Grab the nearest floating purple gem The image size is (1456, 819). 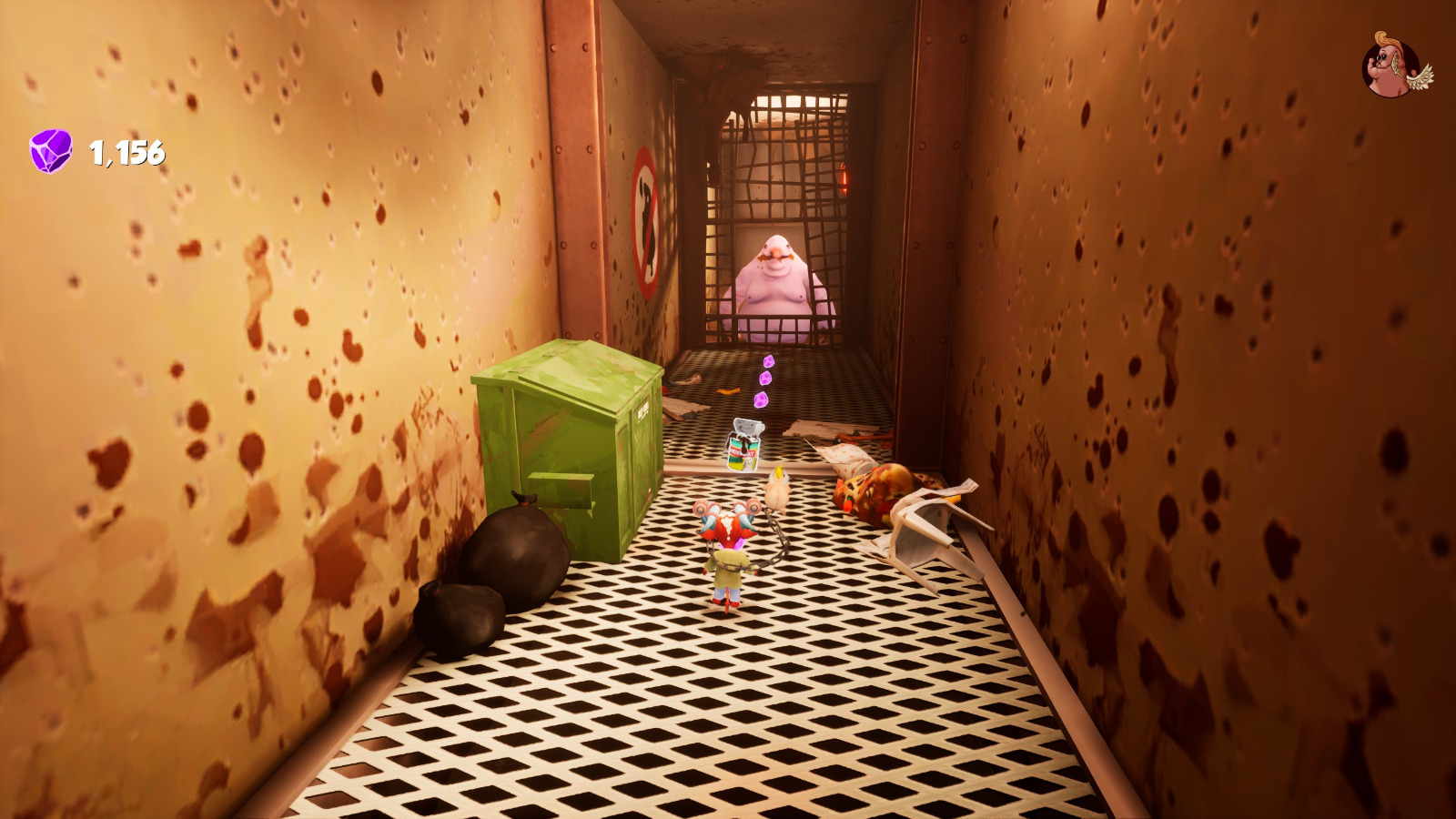coord(761,399)
